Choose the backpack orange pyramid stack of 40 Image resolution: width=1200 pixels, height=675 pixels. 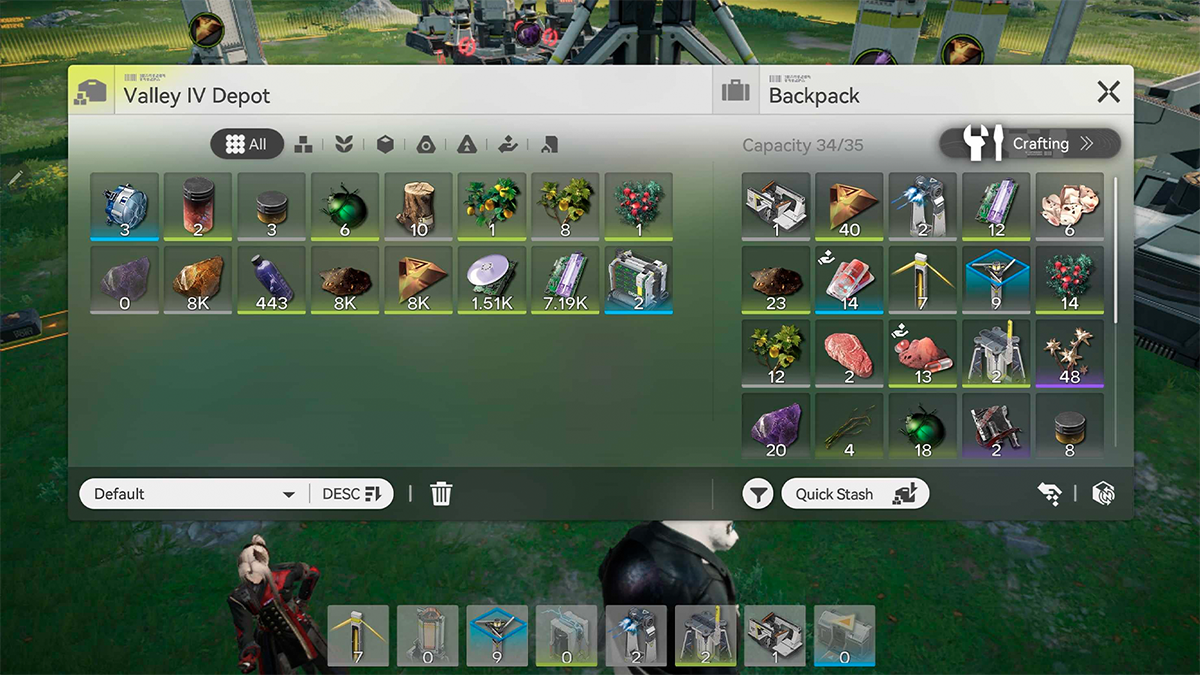coord(849,206)
